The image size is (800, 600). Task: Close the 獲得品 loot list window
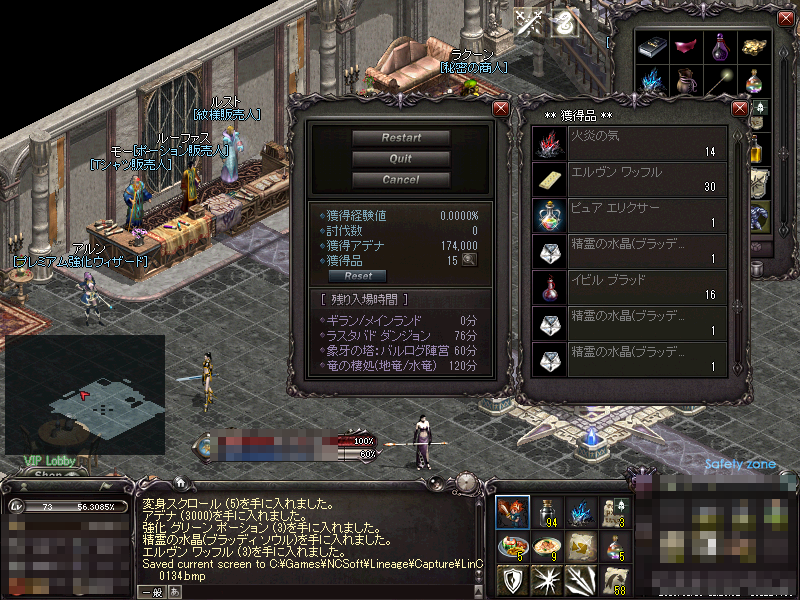740,108
